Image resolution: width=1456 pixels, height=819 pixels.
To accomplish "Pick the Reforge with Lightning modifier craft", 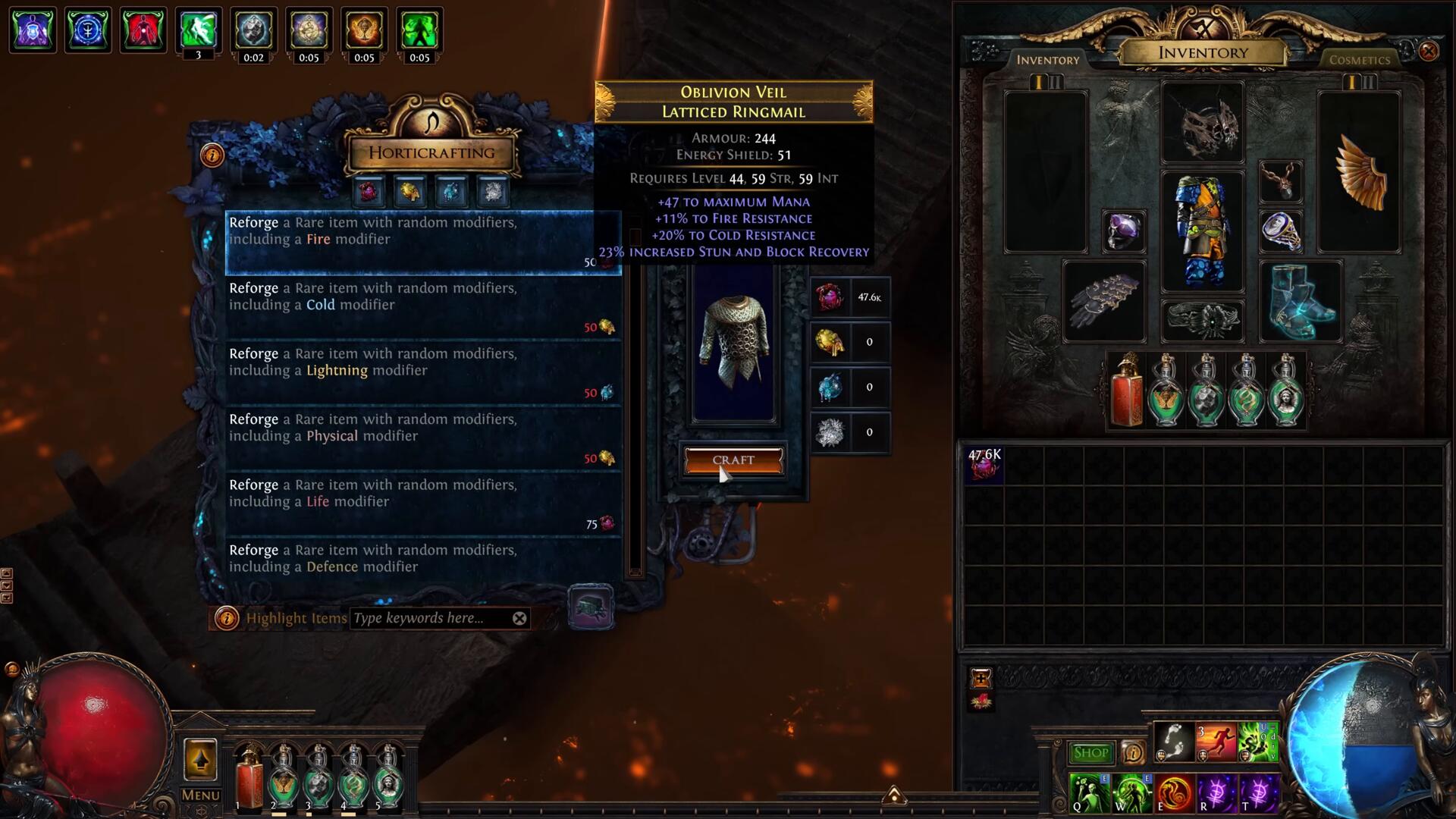I will click(422, 372).
